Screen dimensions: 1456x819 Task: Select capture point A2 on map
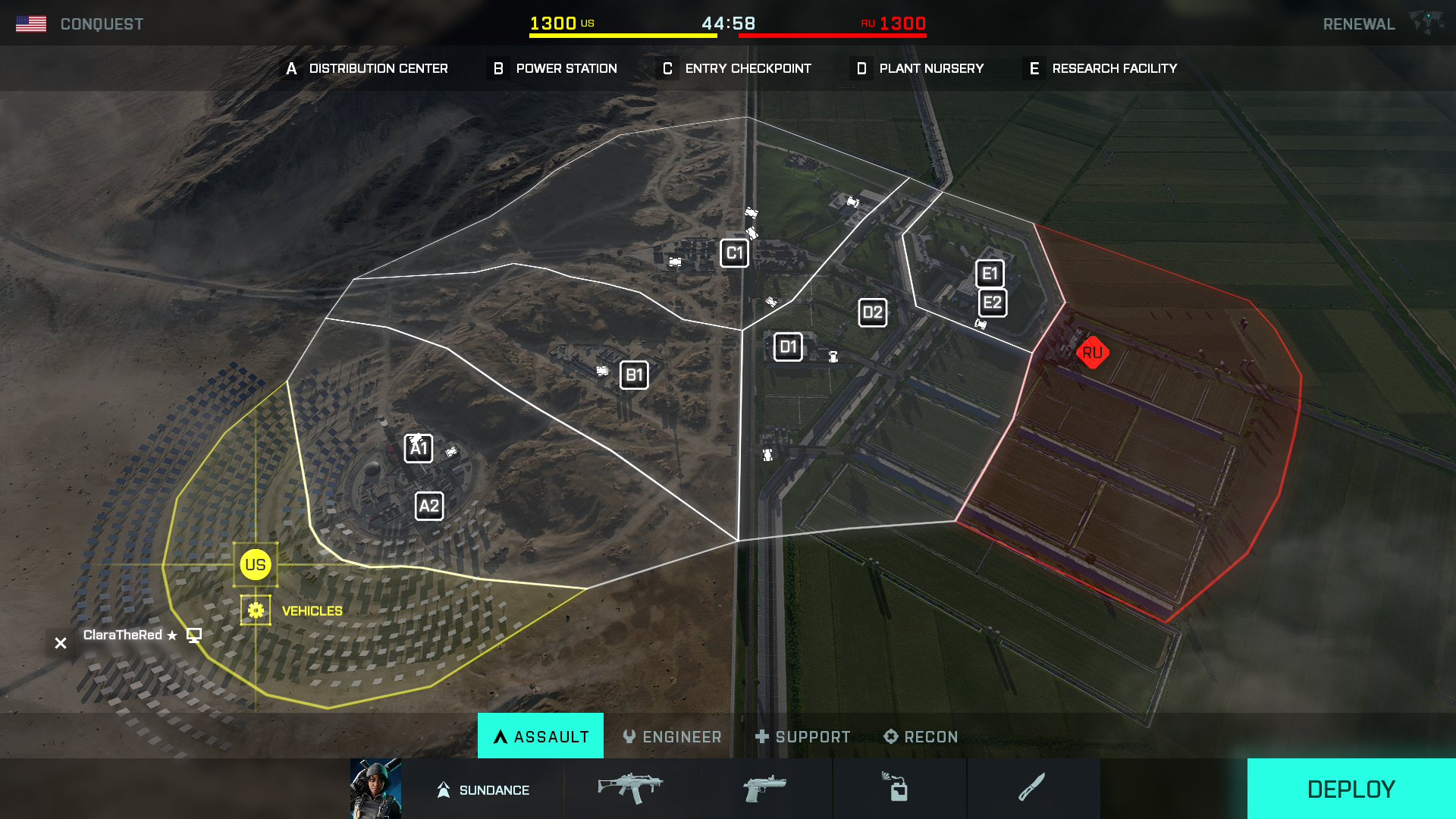click(429, 506)
